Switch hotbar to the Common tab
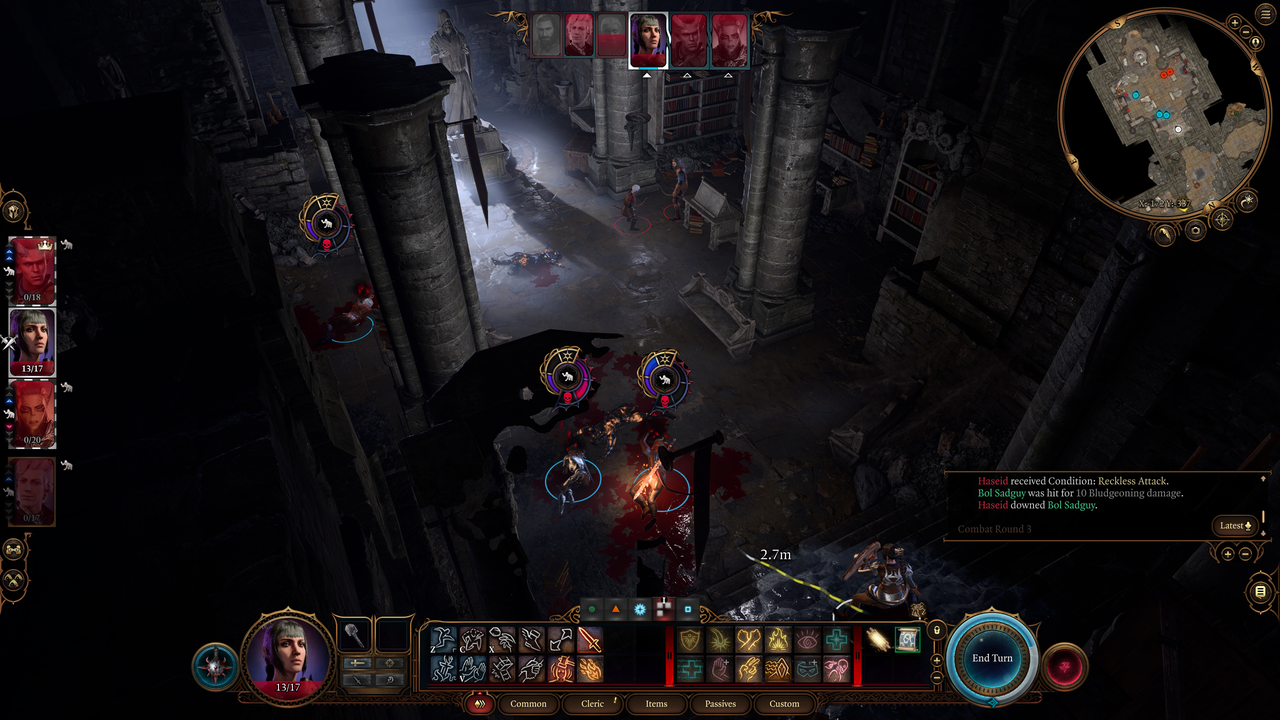The image size is (1280, 720). click(528, 703)
